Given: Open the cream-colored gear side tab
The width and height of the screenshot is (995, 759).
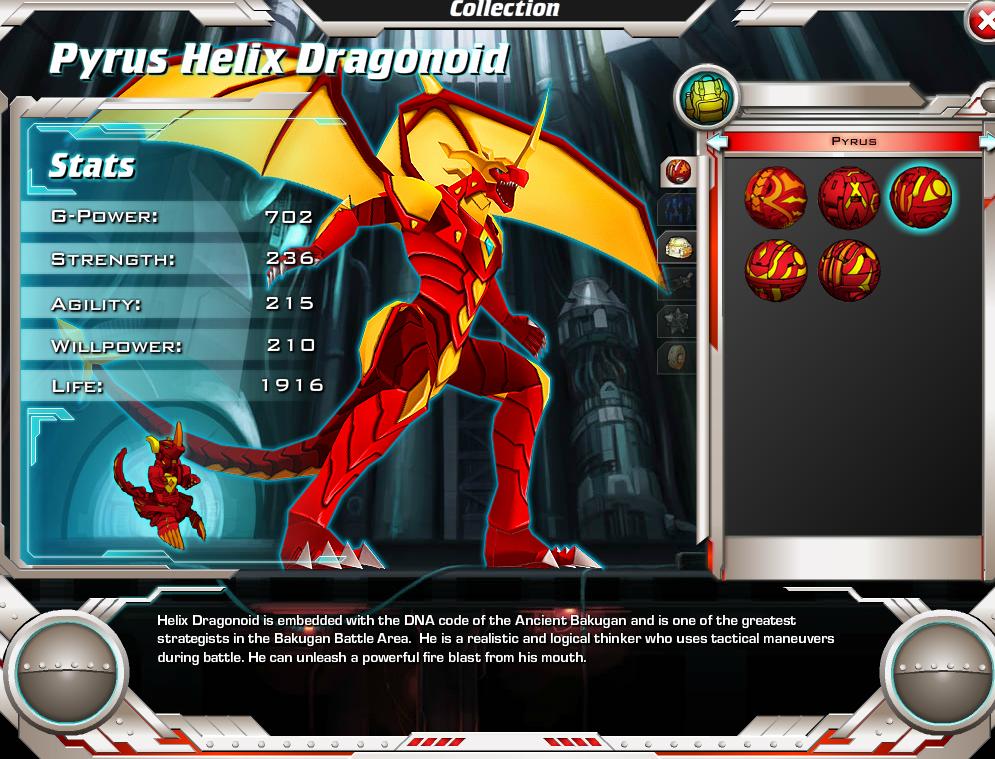Looking at the screenshot, I should tap(677, 247).
